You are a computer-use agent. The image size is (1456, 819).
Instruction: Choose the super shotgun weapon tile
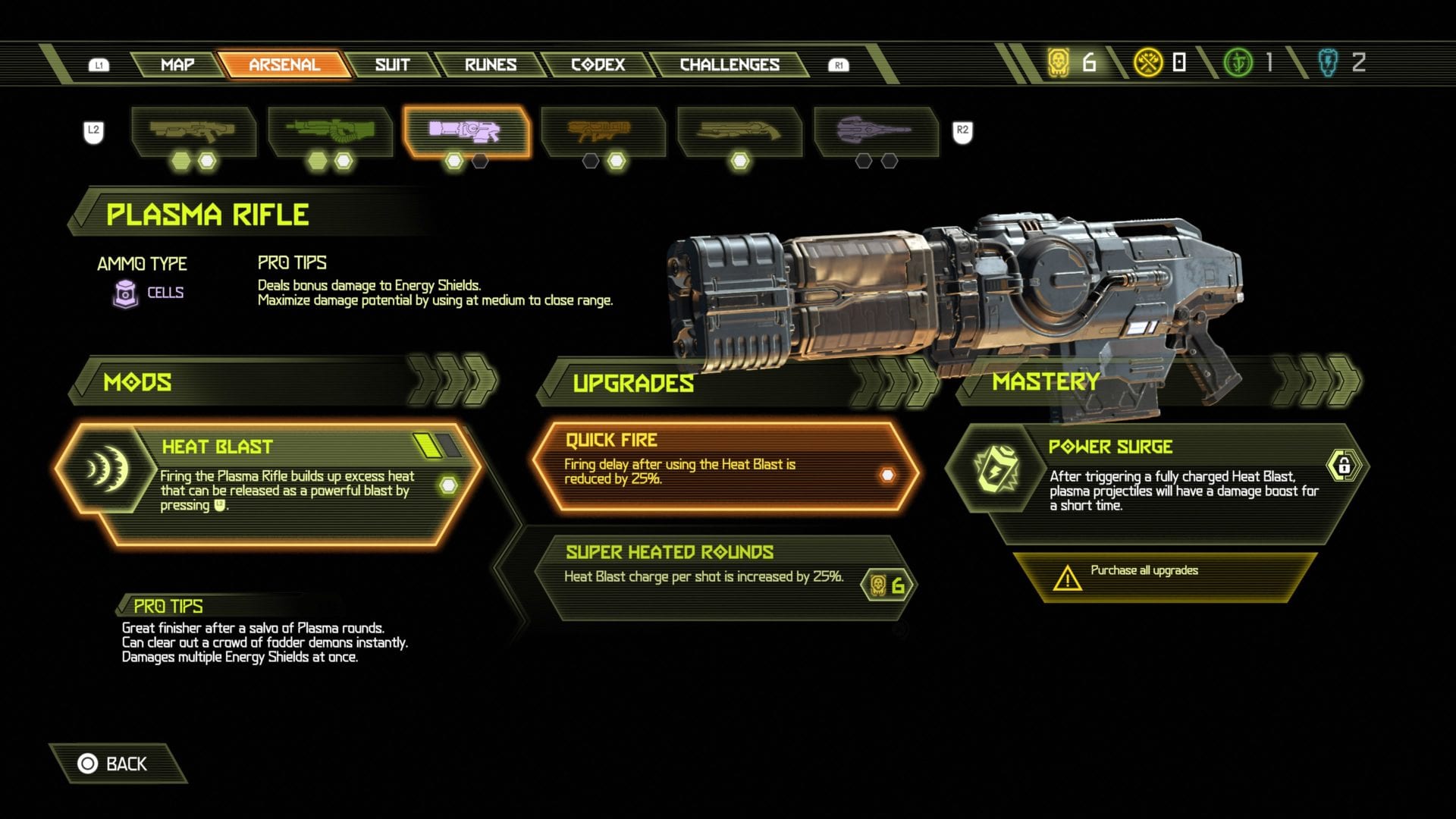point(739,132)
